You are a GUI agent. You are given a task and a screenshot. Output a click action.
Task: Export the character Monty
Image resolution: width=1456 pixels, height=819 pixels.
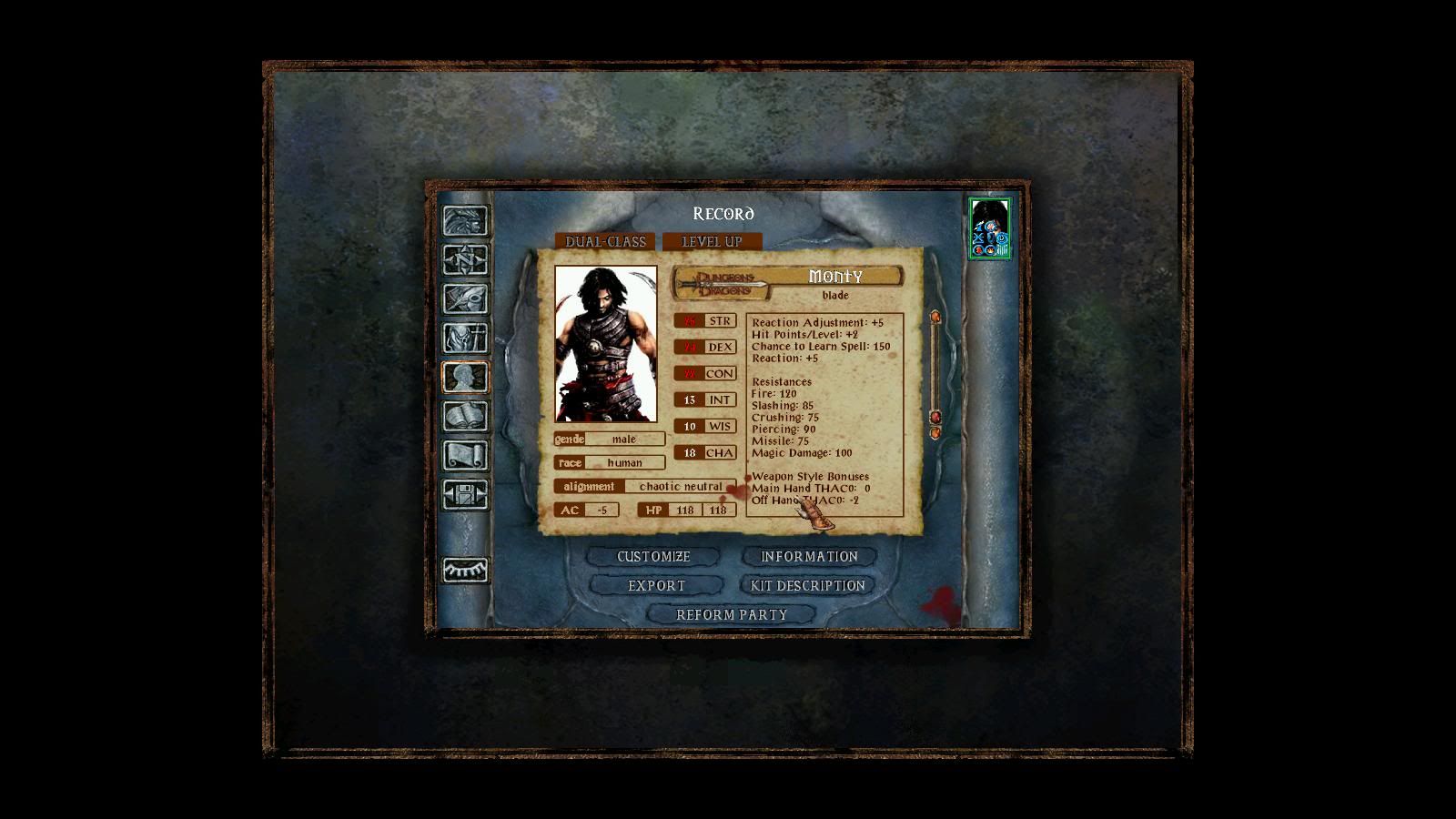[x=656, y=586]
